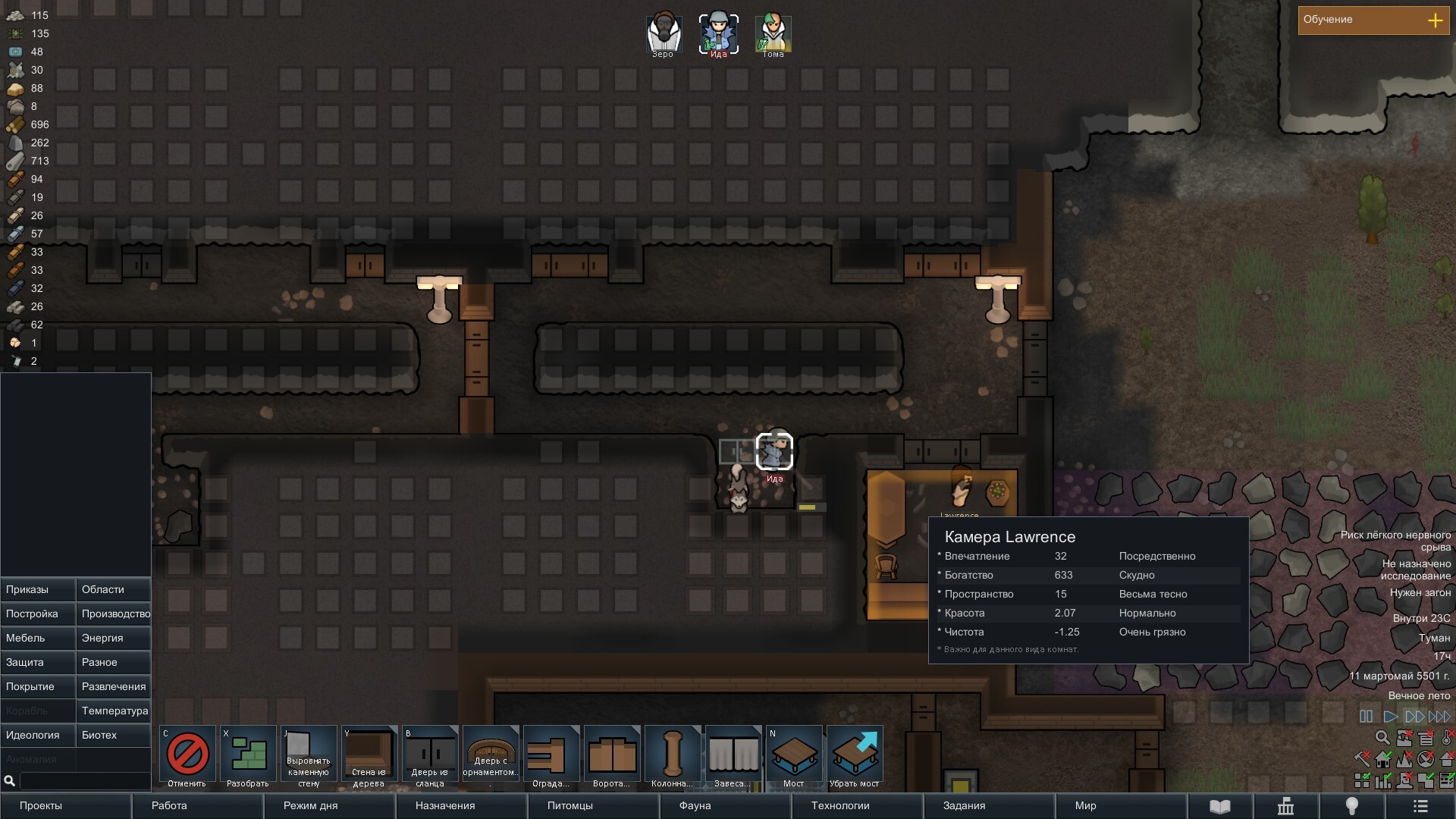Pause the game speed
Screen dimensions: 1456x819
pyautogui.click(x=1366, y=716)
